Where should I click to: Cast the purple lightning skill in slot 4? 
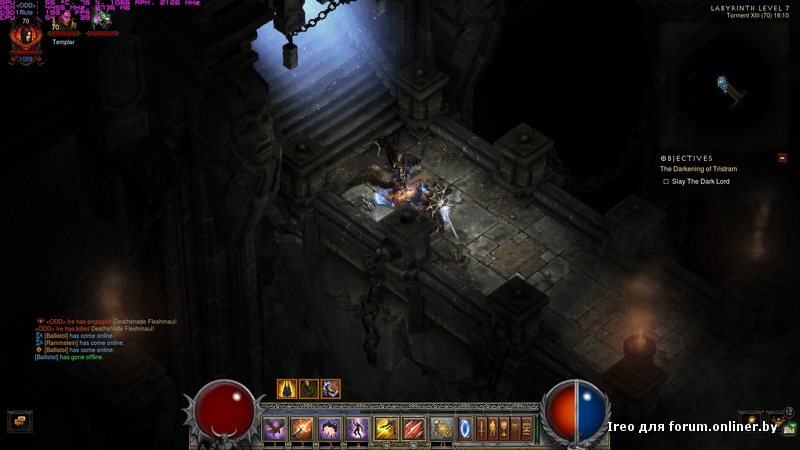(x=357, y=429)
